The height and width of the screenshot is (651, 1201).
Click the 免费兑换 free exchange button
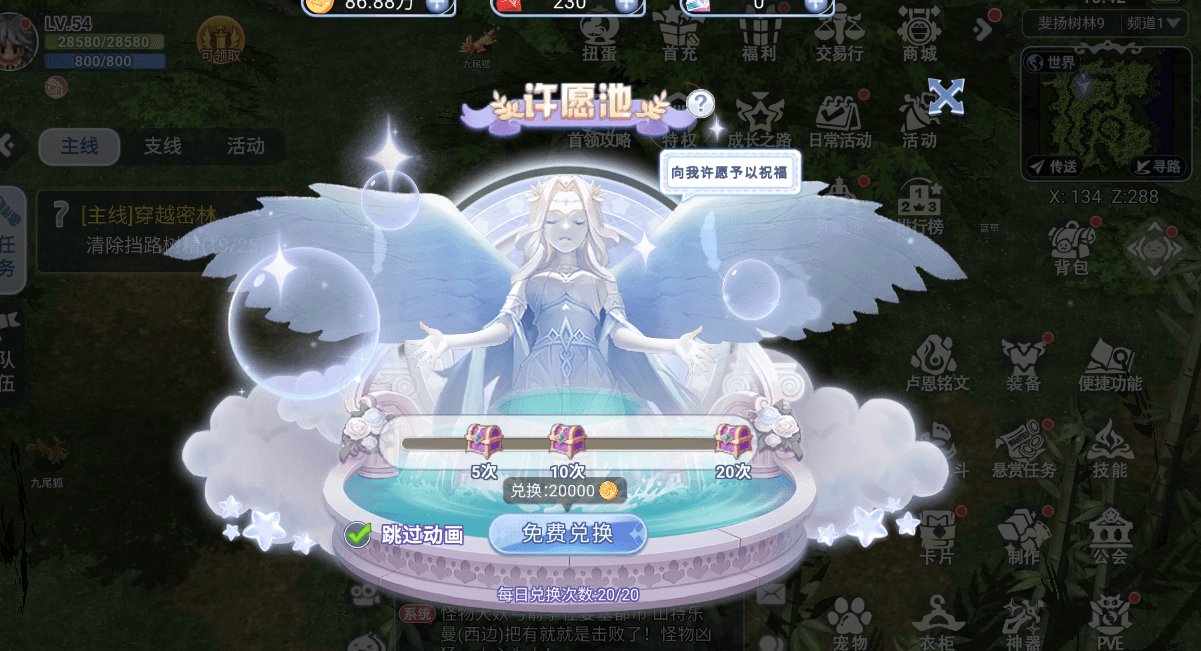click(x=567, y=533)
